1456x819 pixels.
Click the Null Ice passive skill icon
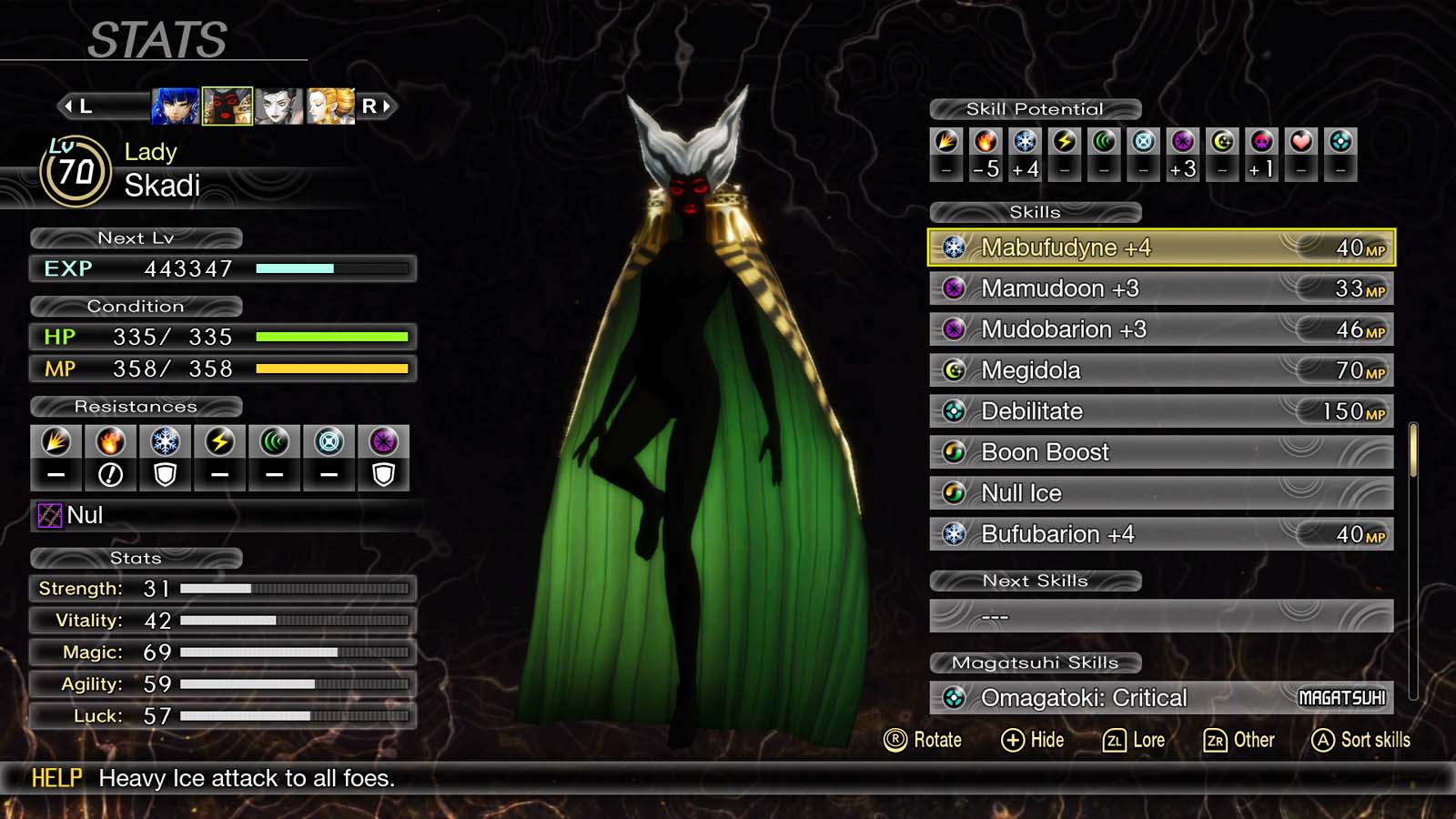coord(956,492)
